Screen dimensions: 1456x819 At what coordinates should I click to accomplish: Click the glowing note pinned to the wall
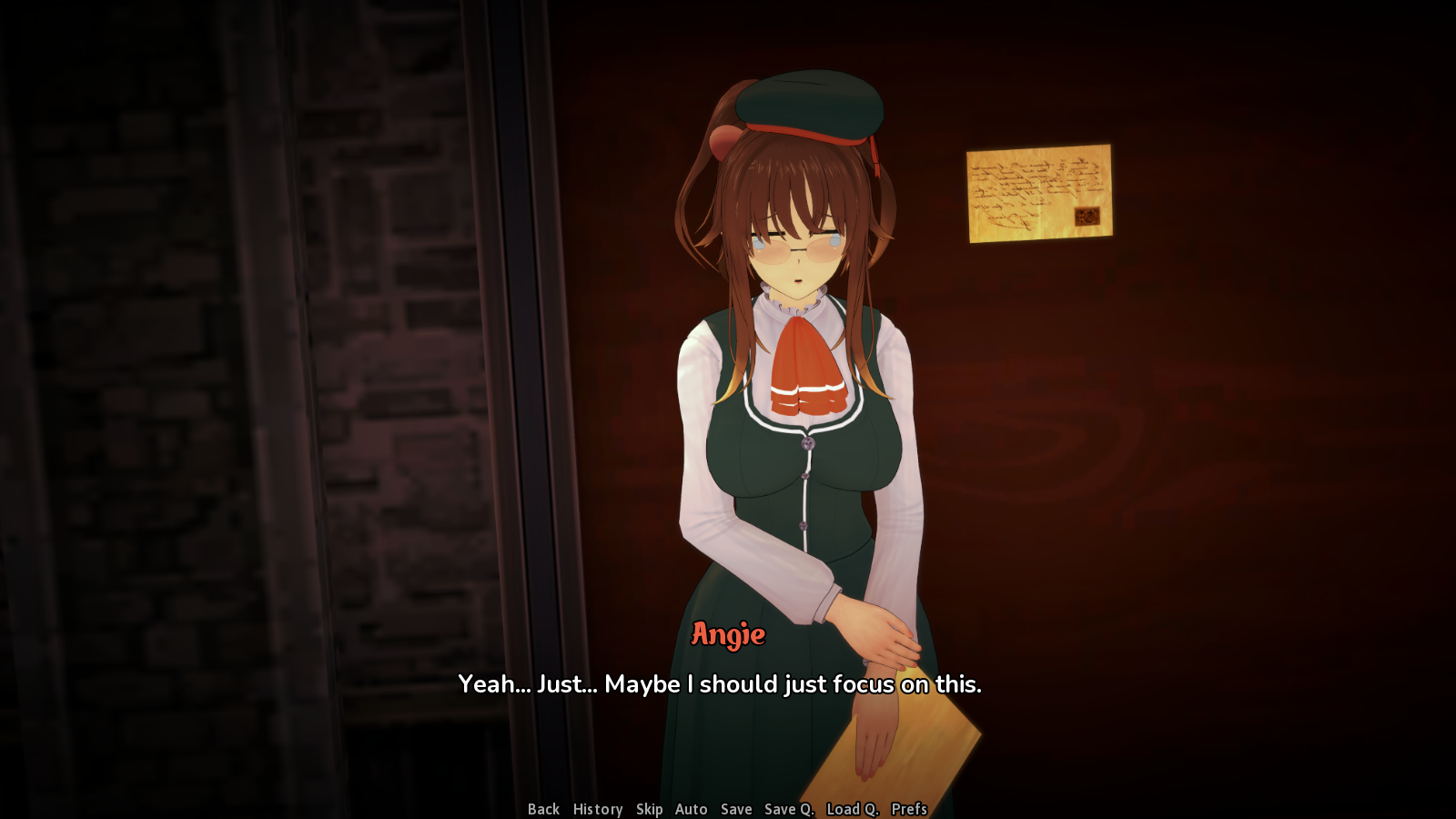pyautogui.click(x=1037, y=193)
